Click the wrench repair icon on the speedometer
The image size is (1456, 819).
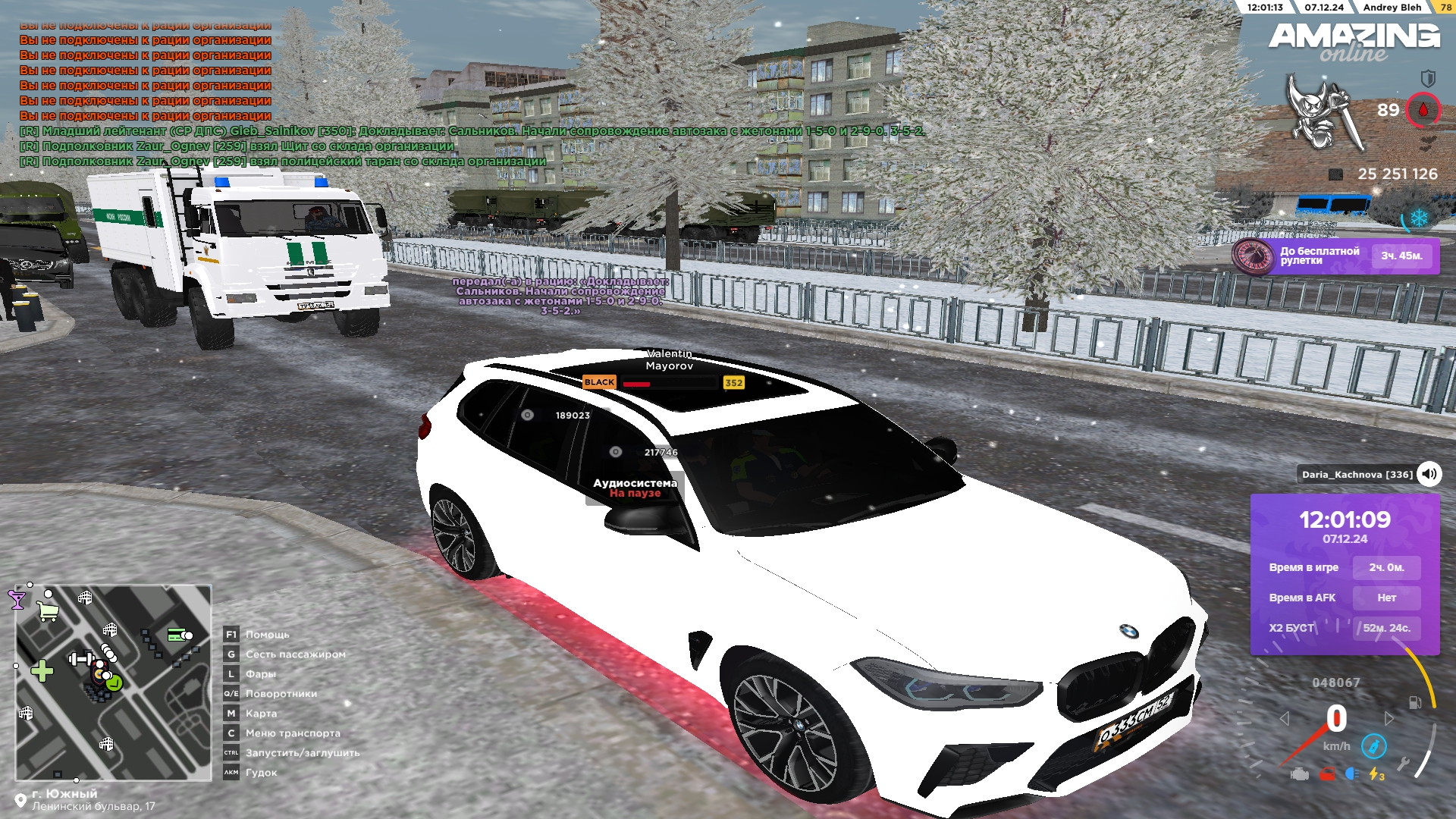pos(1403,764)
